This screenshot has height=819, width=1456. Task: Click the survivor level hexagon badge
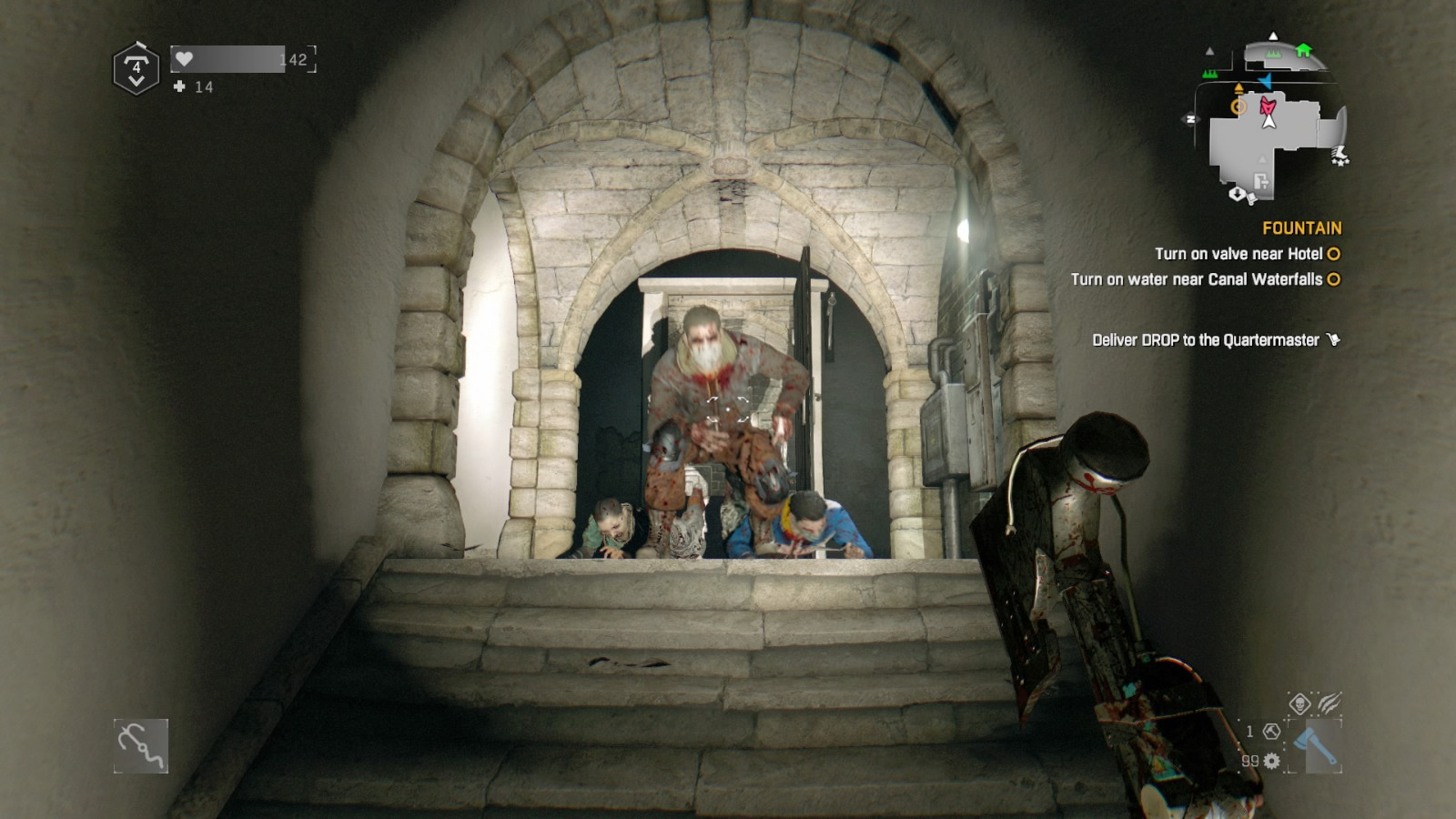tap(136, 69)
